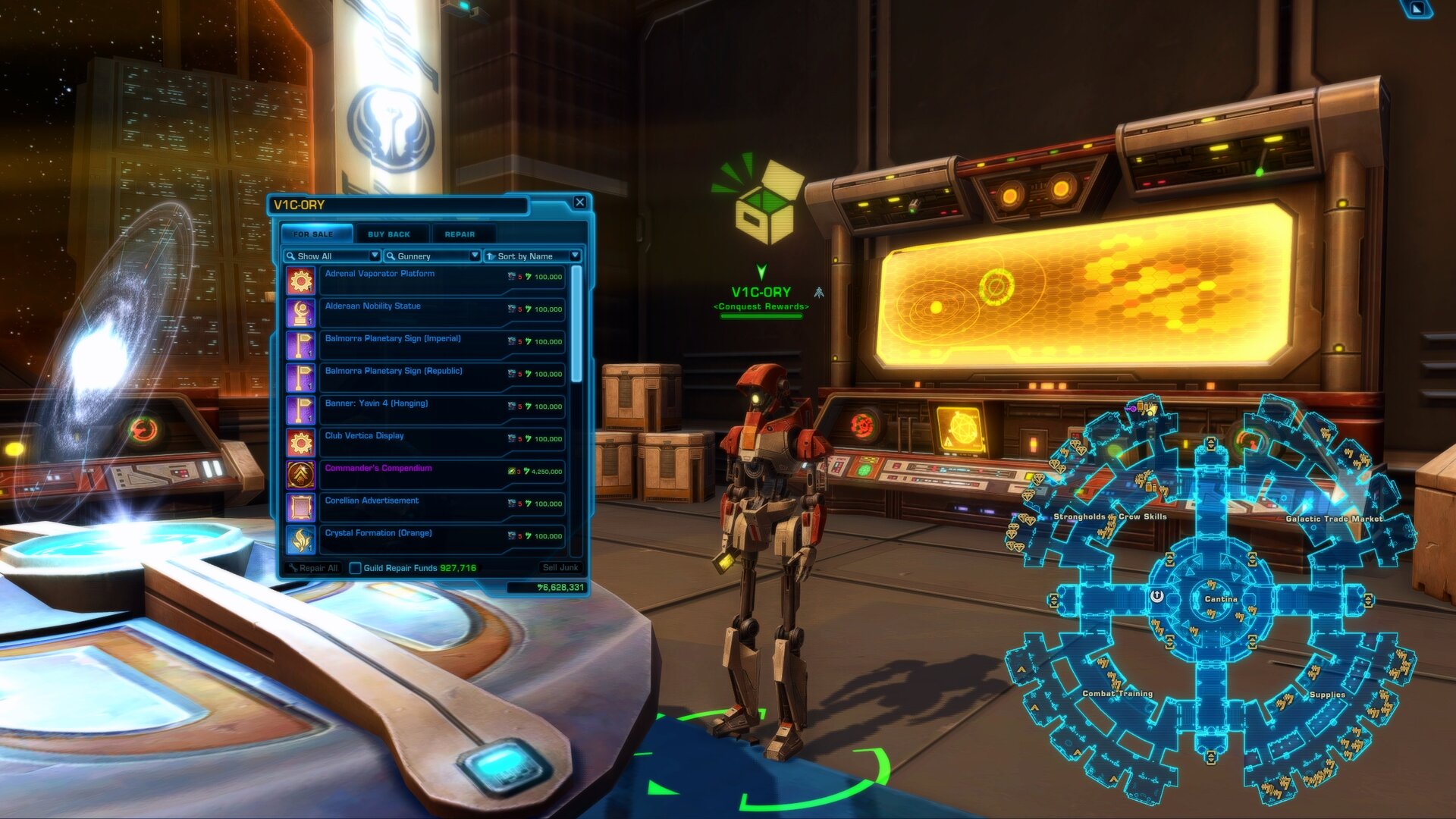Open the Repair tab
The width and height of the screenshot is (1456, 819).
460,234
